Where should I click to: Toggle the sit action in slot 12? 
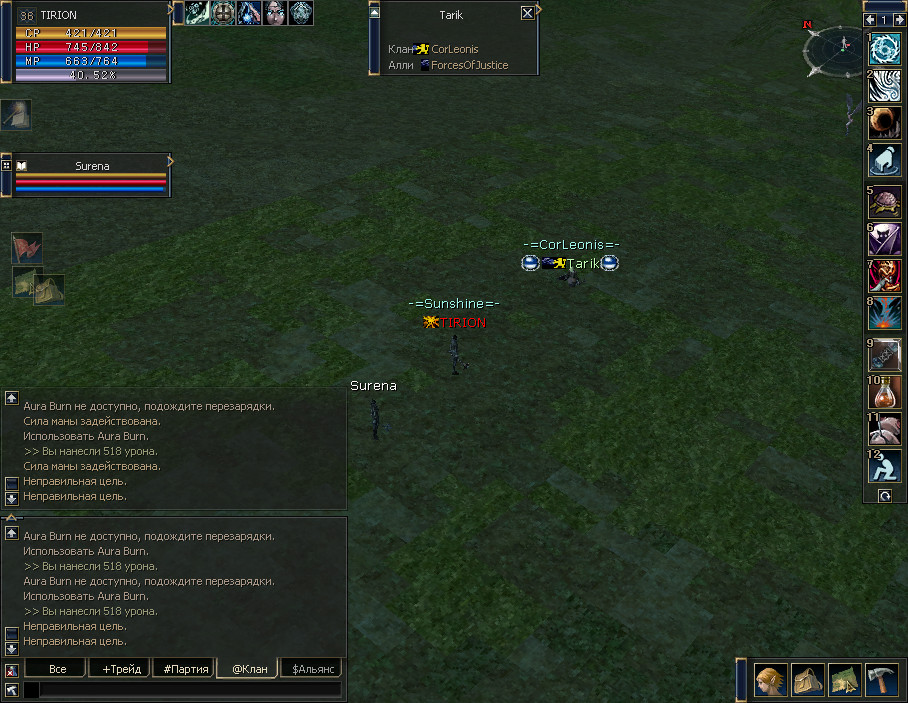(884, 466)
